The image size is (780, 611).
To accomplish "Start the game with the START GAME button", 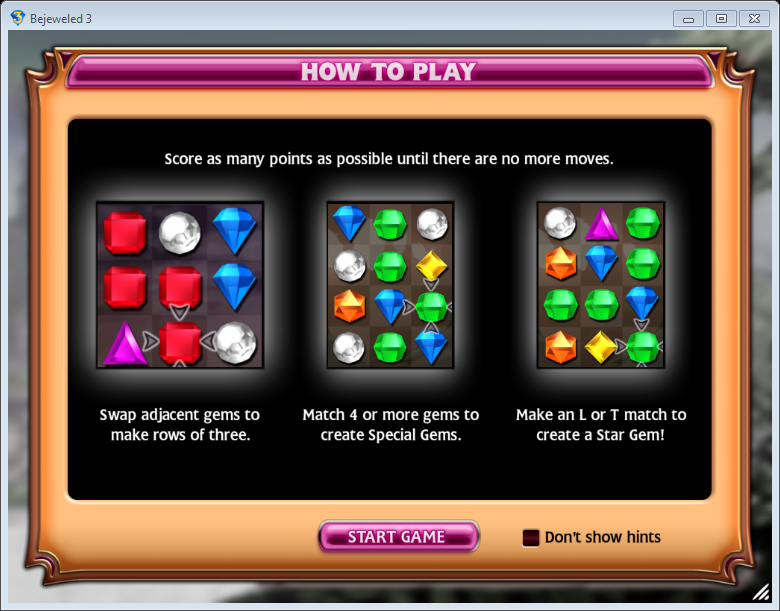I will point(398,537).
